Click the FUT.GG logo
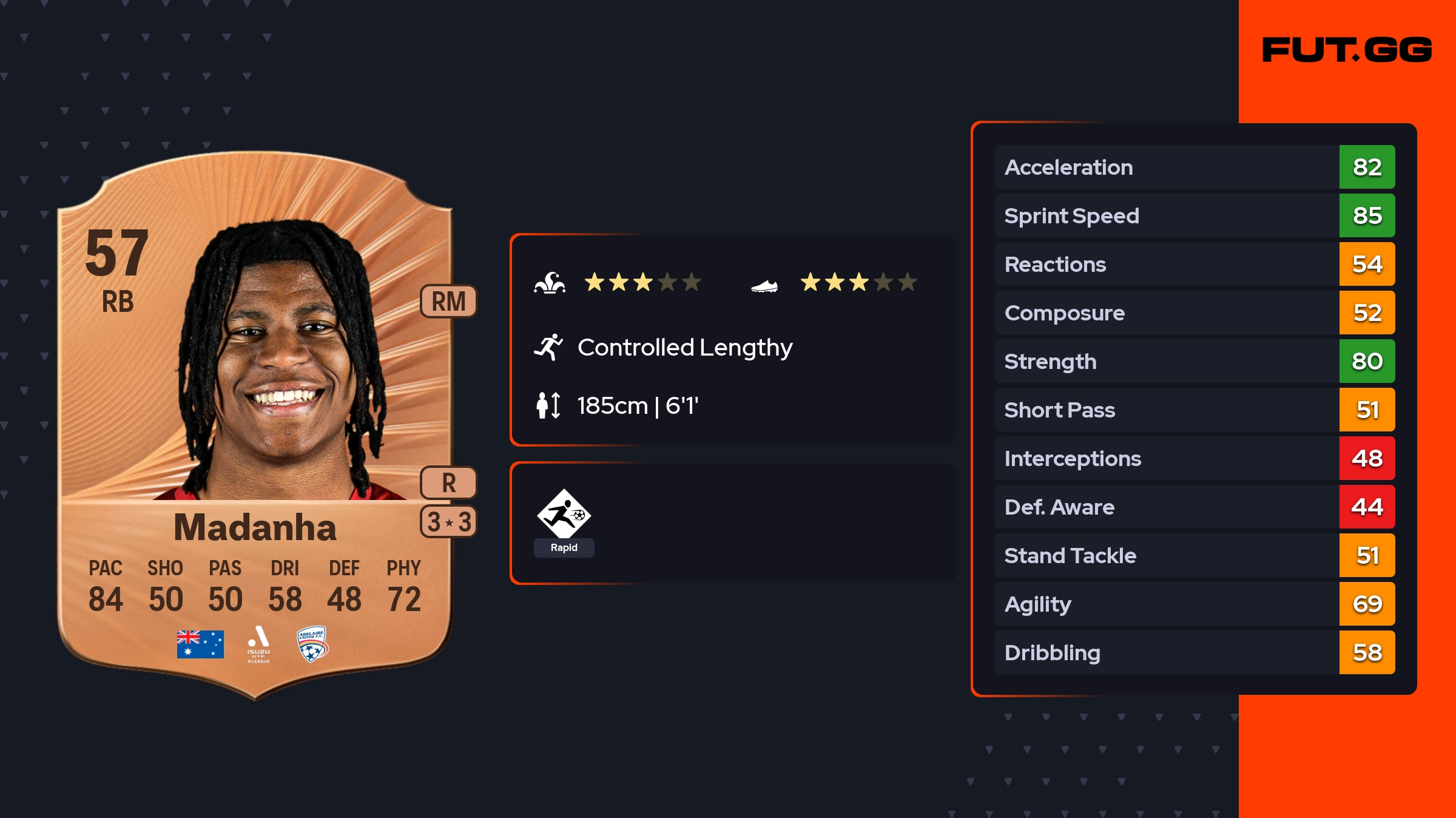The image size is (1456, 818). [1347, 50]
